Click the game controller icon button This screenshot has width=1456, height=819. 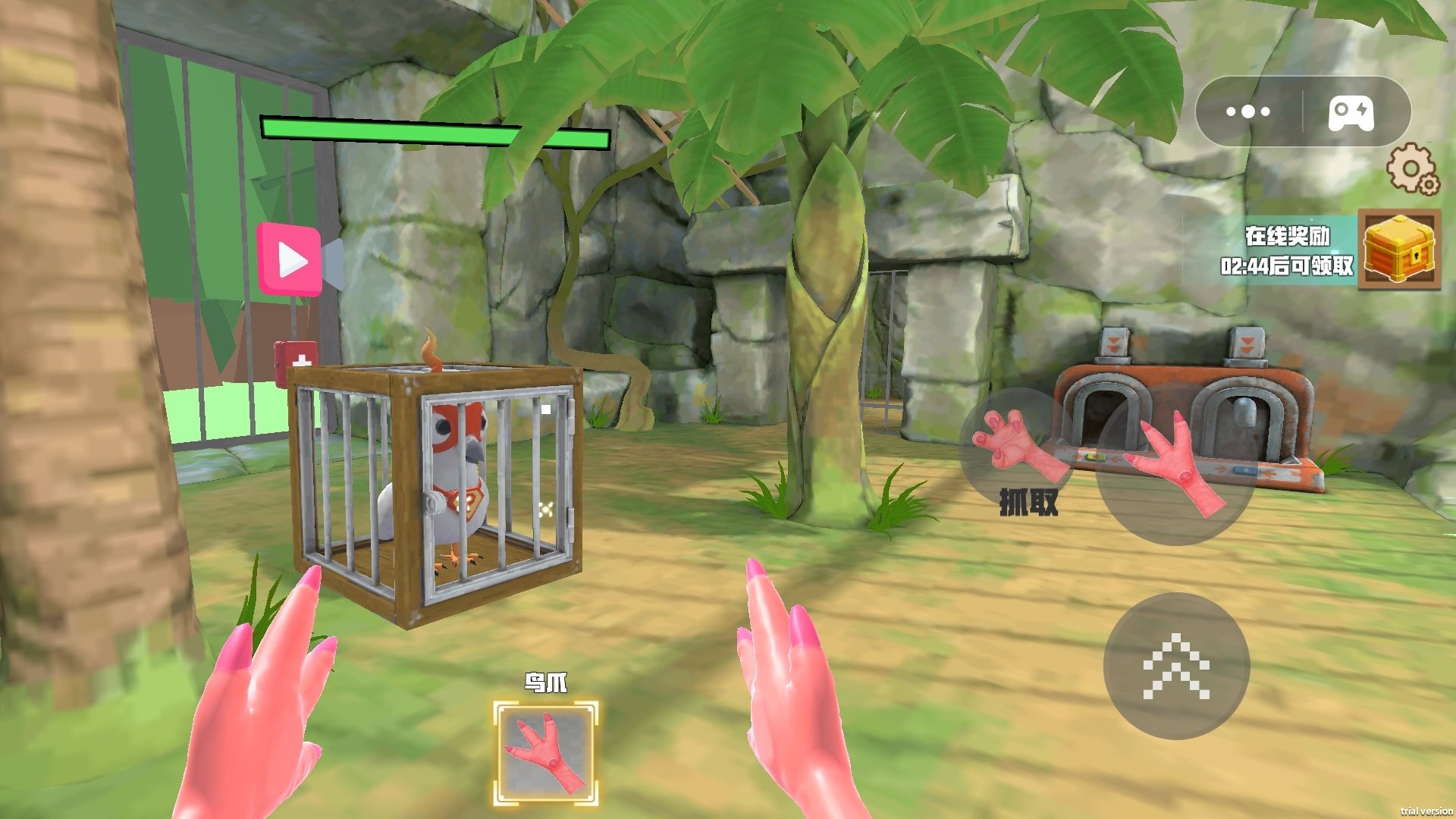(1351, 112)
